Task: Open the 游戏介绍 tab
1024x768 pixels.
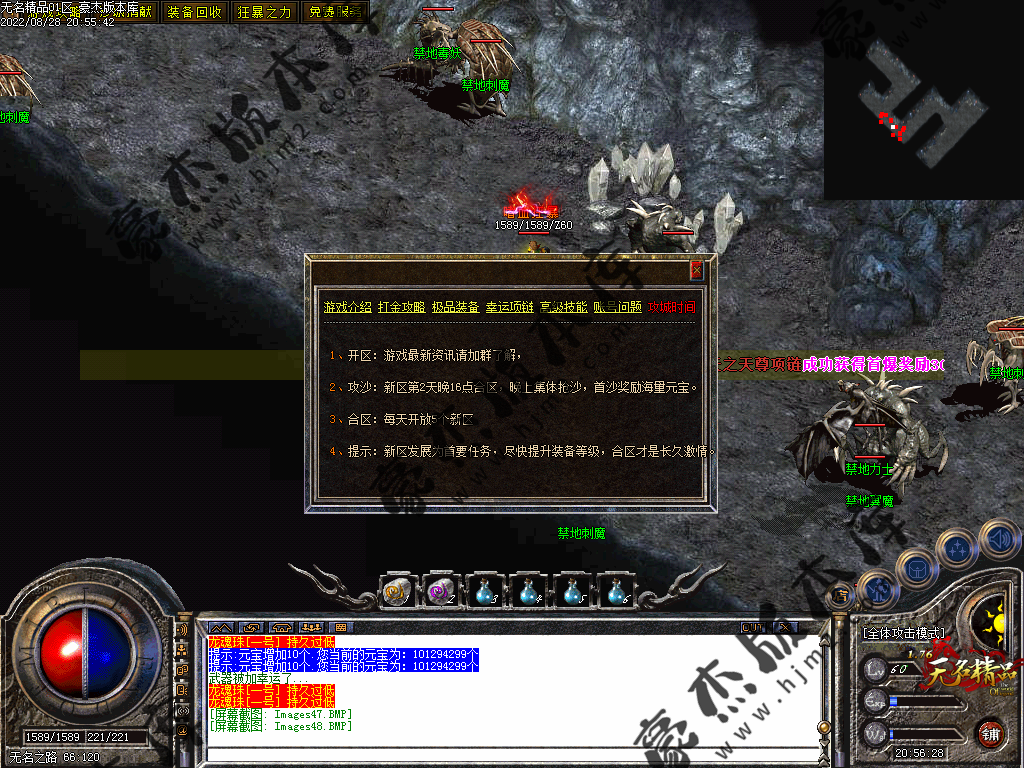Action: (347, 308)
